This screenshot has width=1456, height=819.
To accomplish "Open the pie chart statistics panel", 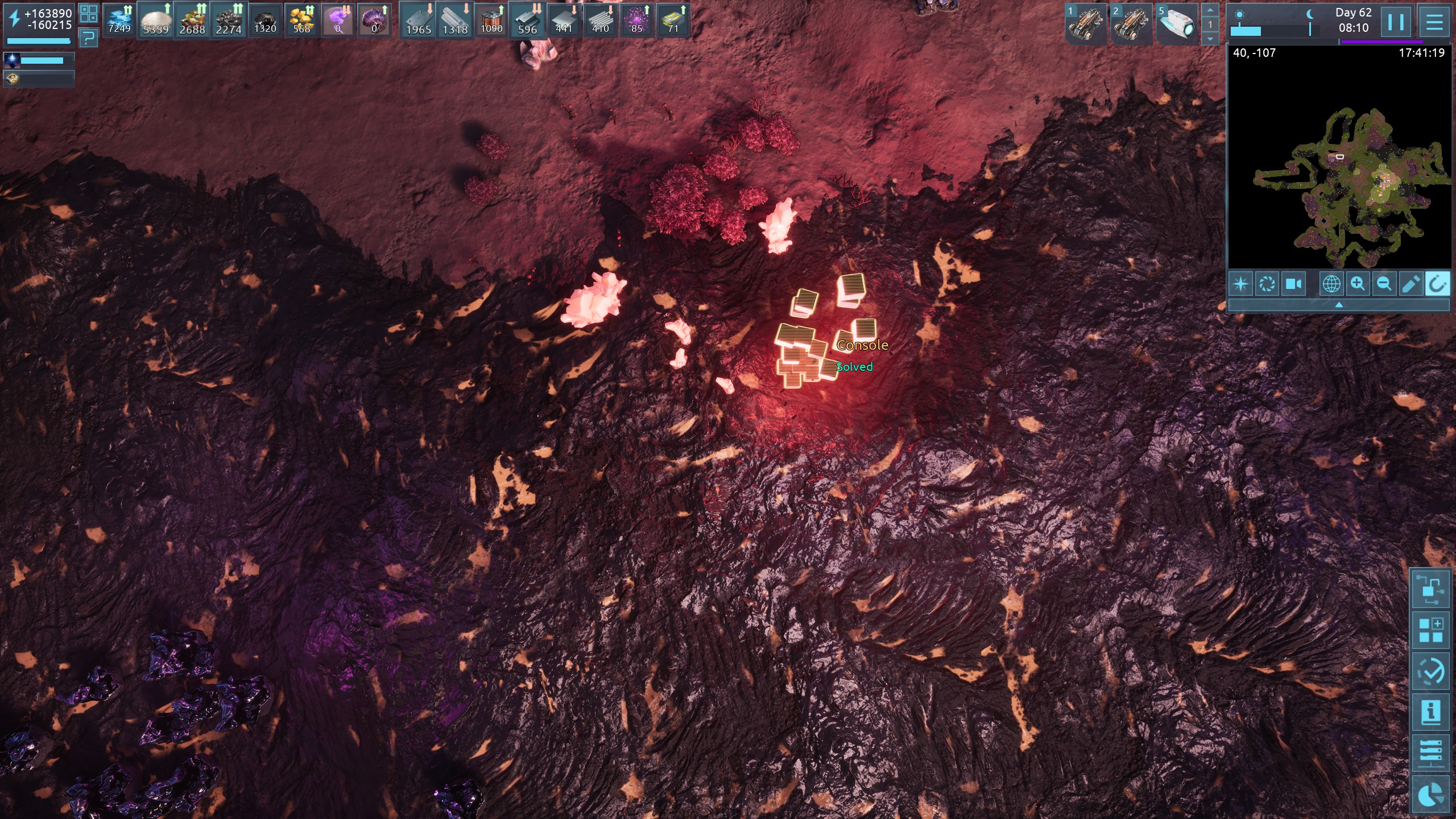I will pos(1431,795).
